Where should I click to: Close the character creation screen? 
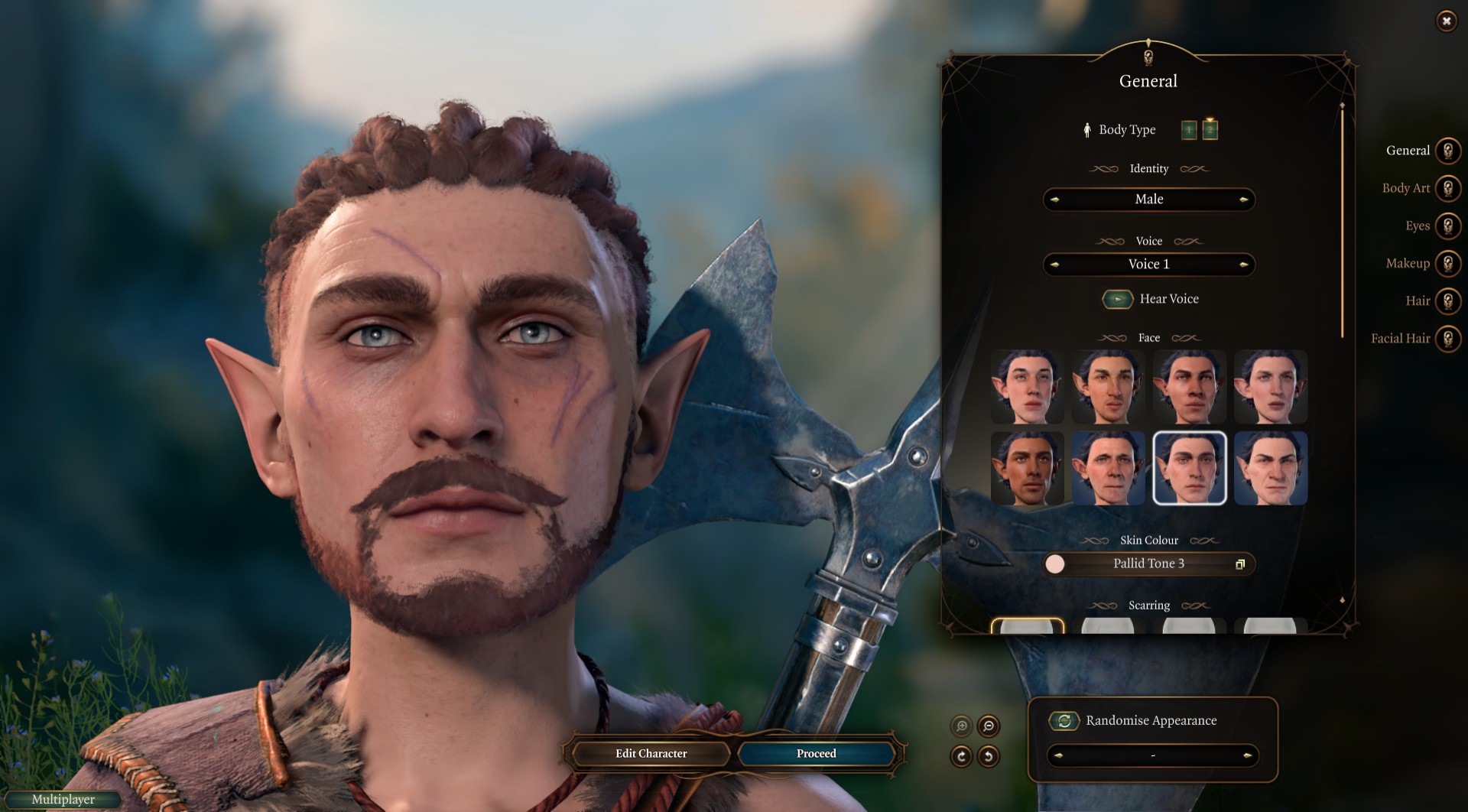[1446, 21]
